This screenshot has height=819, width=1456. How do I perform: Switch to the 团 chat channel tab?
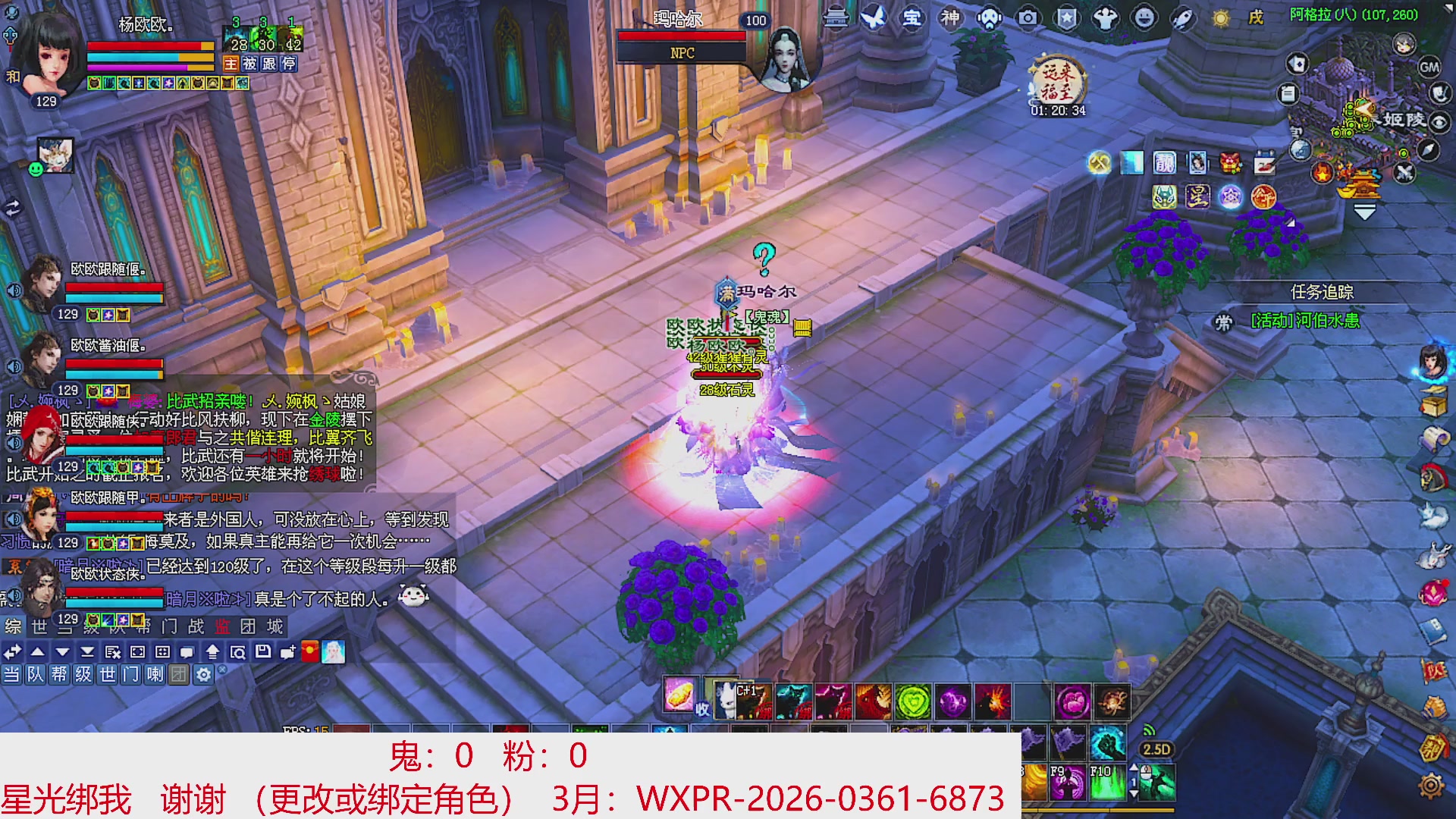pyautogui.click(x=179, y=673)
